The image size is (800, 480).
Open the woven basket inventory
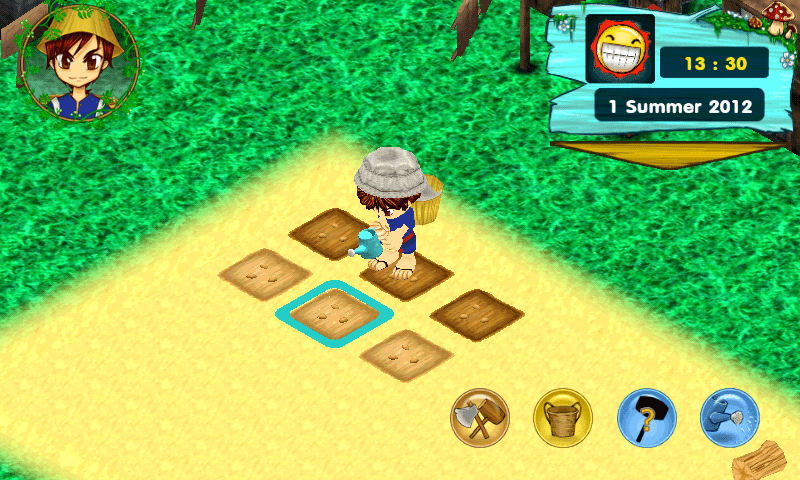point(563,418)
